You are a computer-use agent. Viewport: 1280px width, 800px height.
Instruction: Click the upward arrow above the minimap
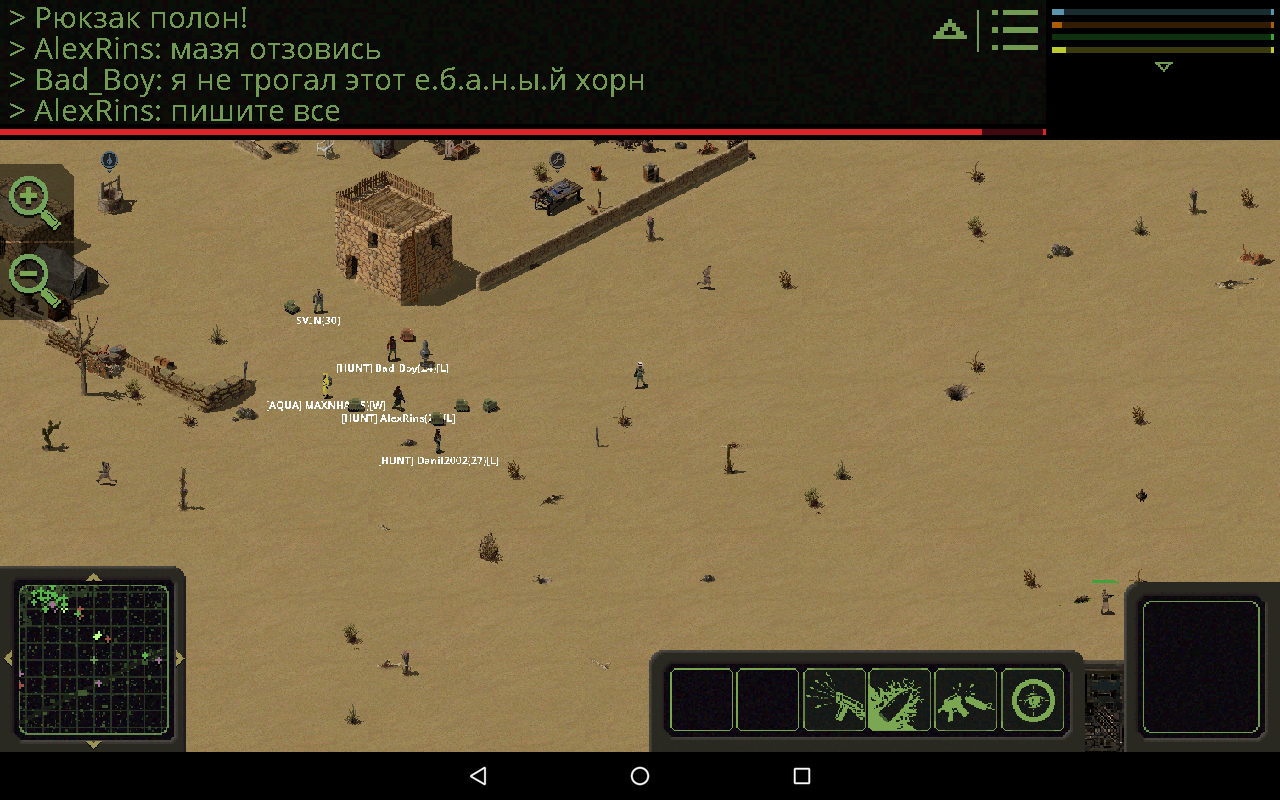pyautogui.click(x=95, y=578)
